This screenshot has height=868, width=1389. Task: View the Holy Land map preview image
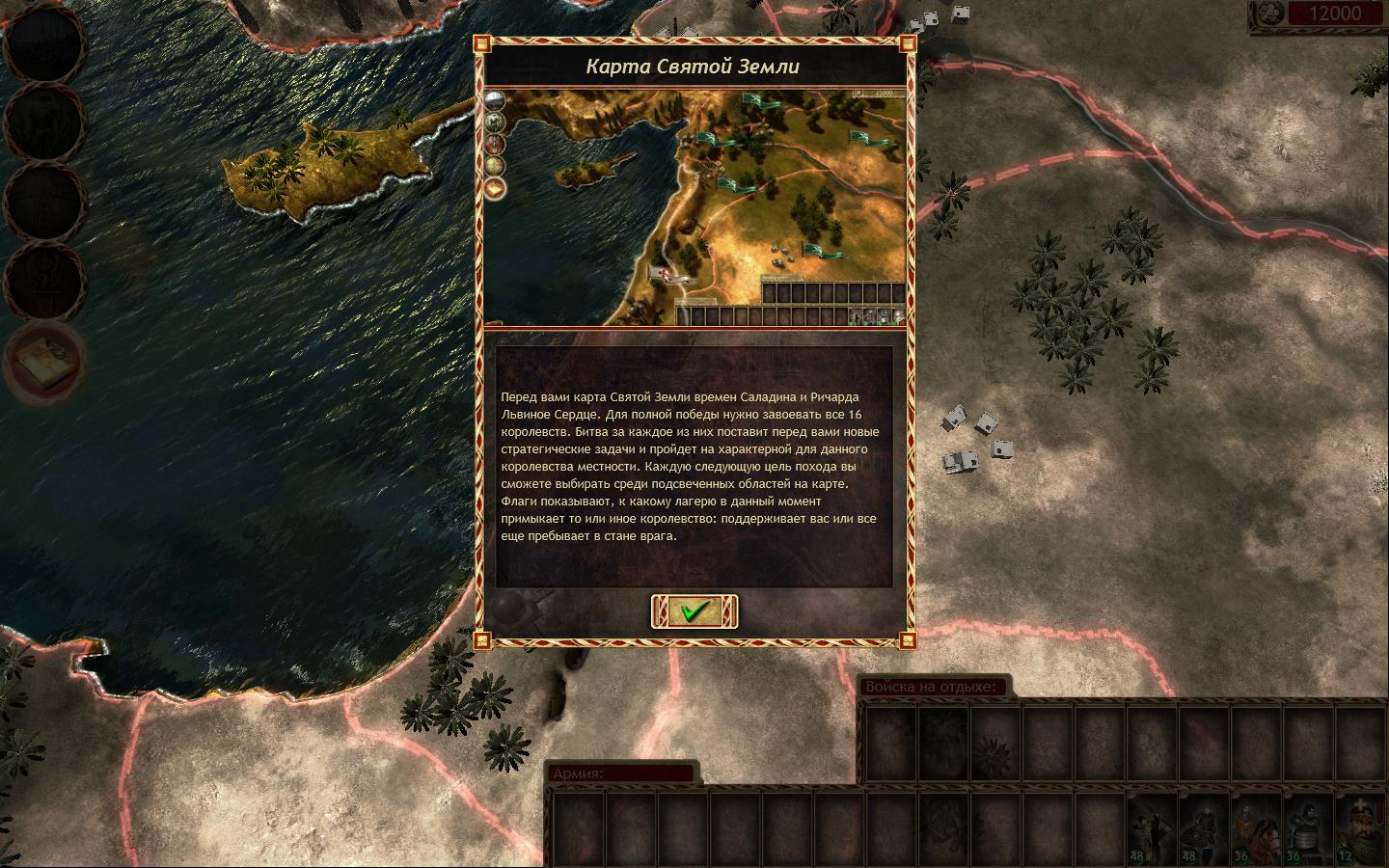point(694,207)
